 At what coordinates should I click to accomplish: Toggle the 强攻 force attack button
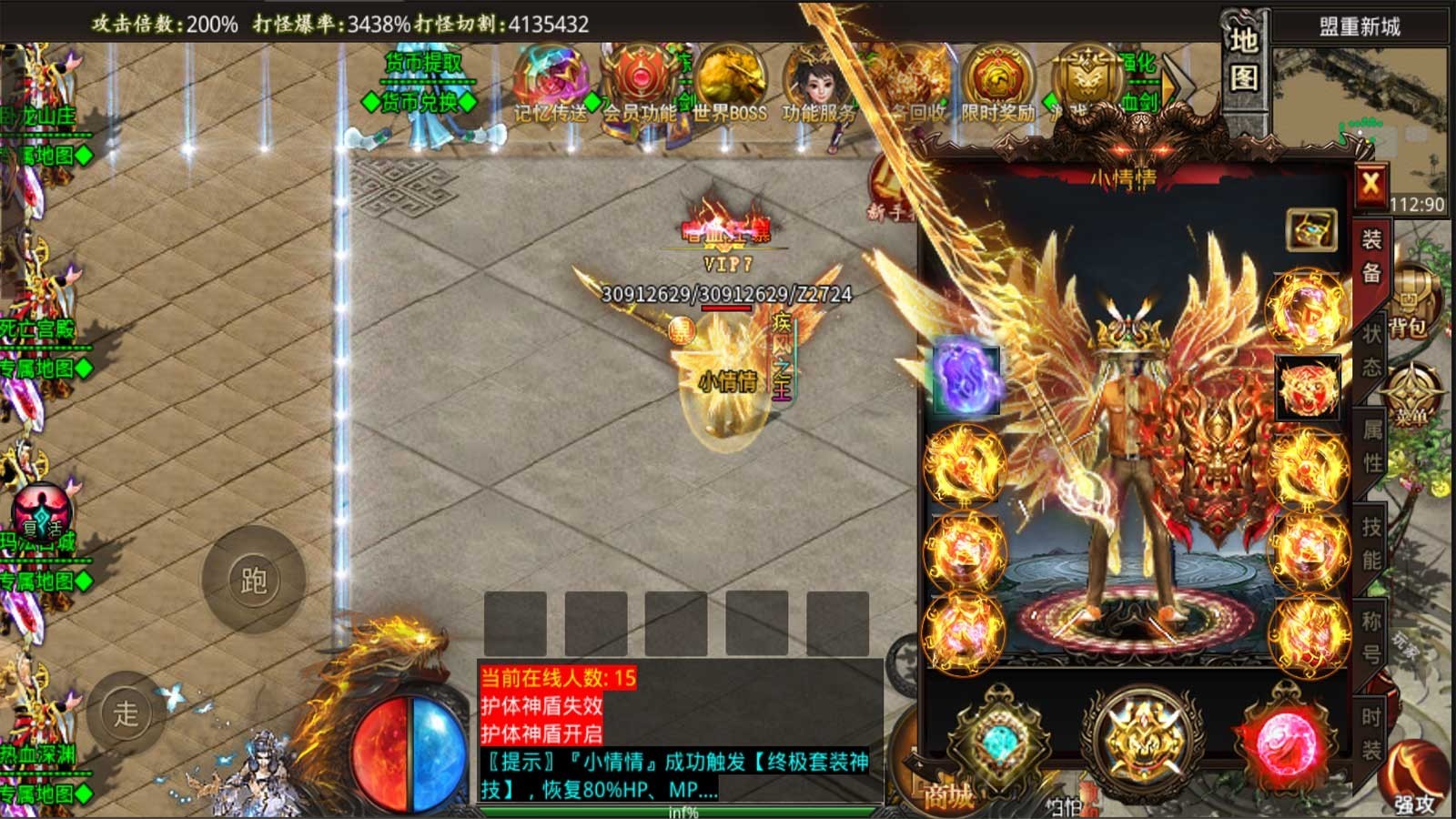coord(1413,778)
